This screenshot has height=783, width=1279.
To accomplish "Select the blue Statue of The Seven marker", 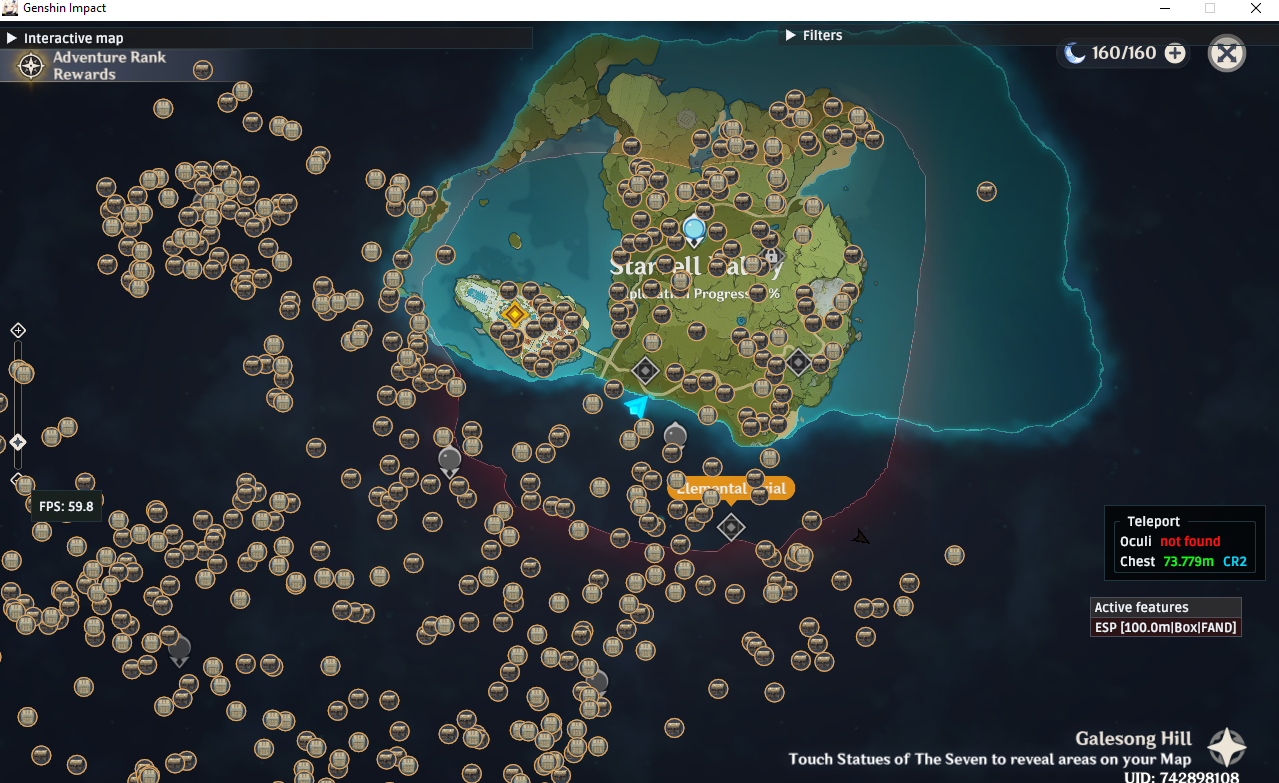I will pos(694,230).
